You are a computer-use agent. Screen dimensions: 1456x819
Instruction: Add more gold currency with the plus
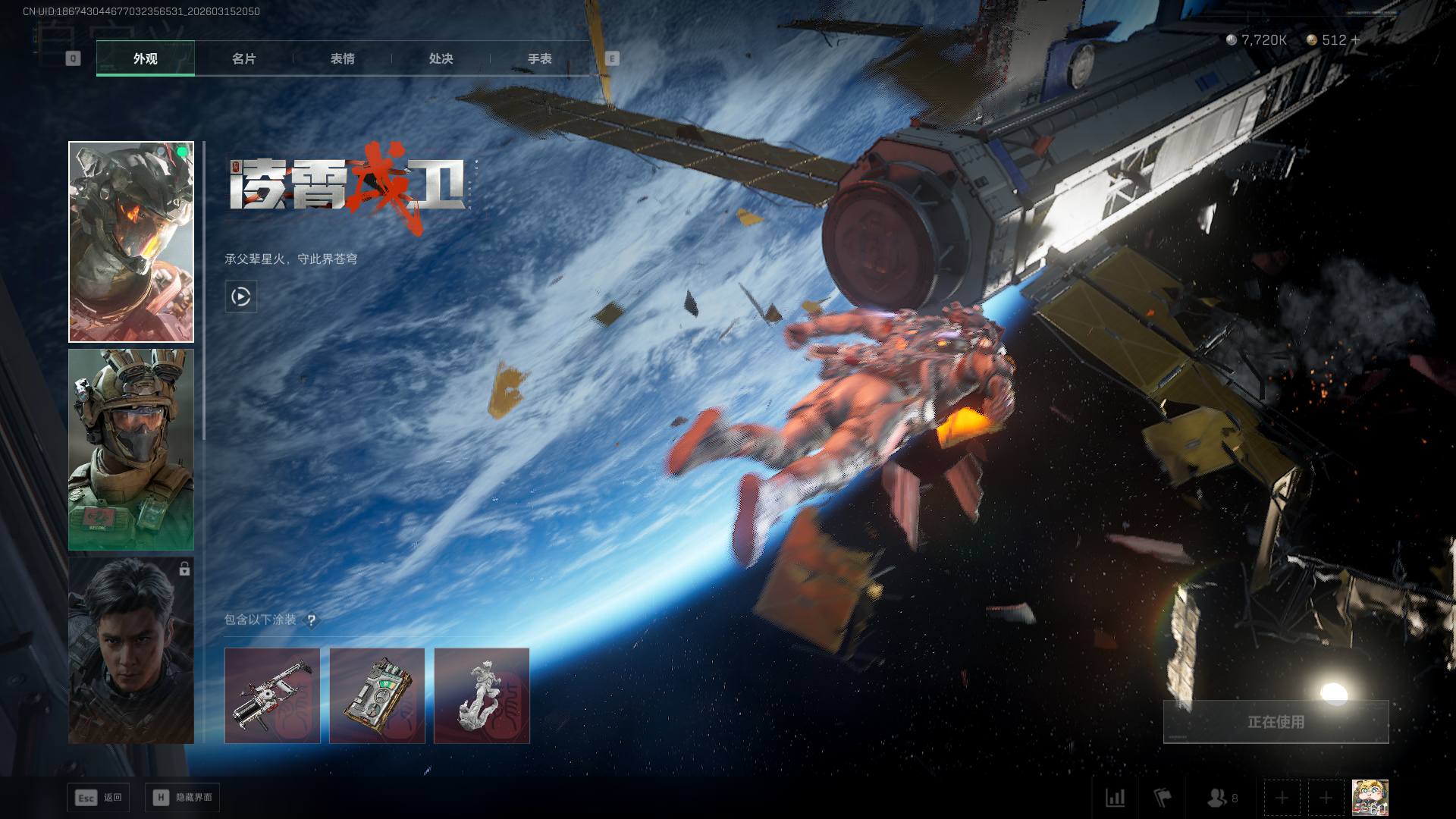click(1356, 40)
